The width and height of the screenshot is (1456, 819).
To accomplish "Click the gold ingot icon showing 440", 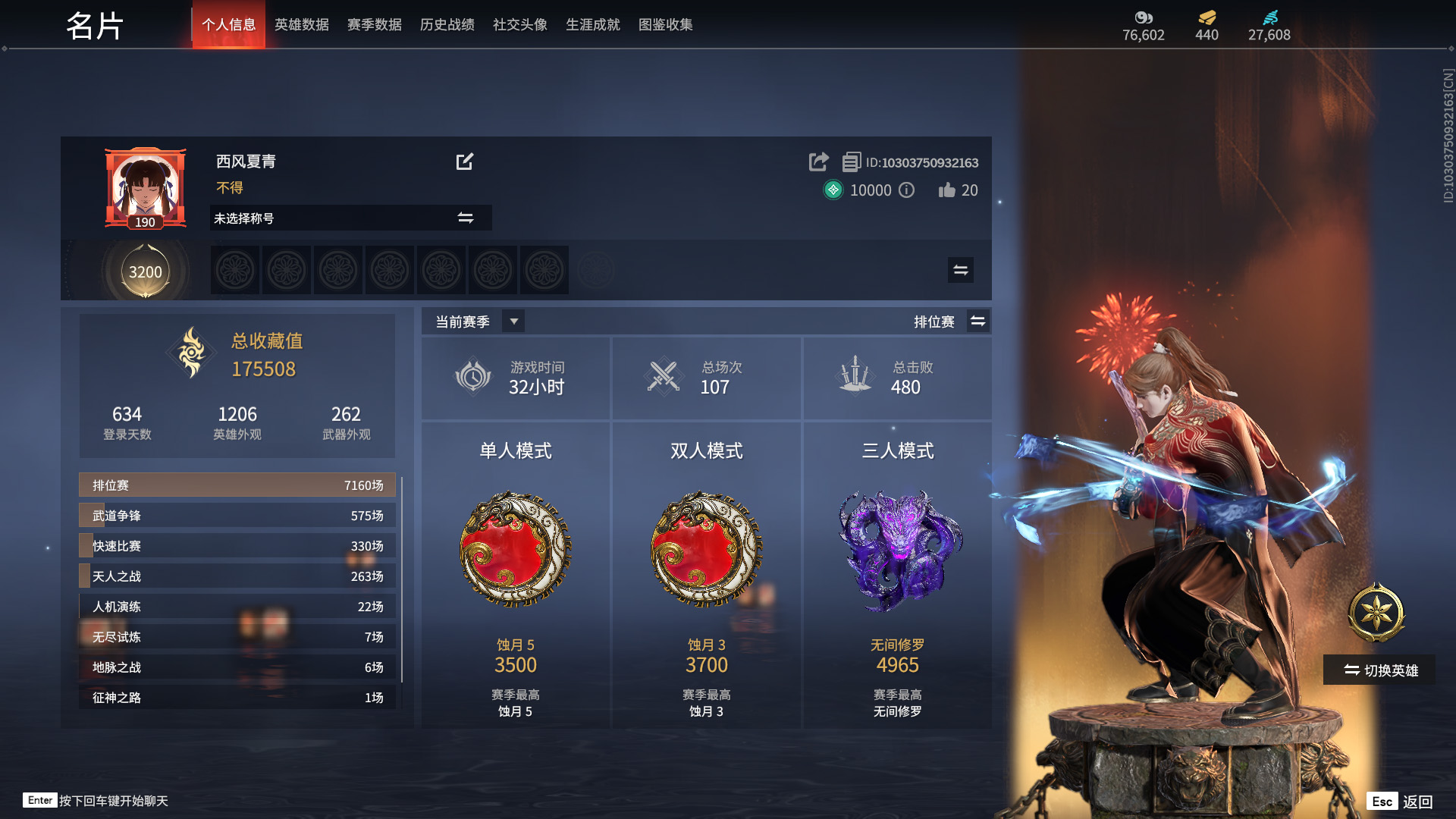I will (1206, 18).
